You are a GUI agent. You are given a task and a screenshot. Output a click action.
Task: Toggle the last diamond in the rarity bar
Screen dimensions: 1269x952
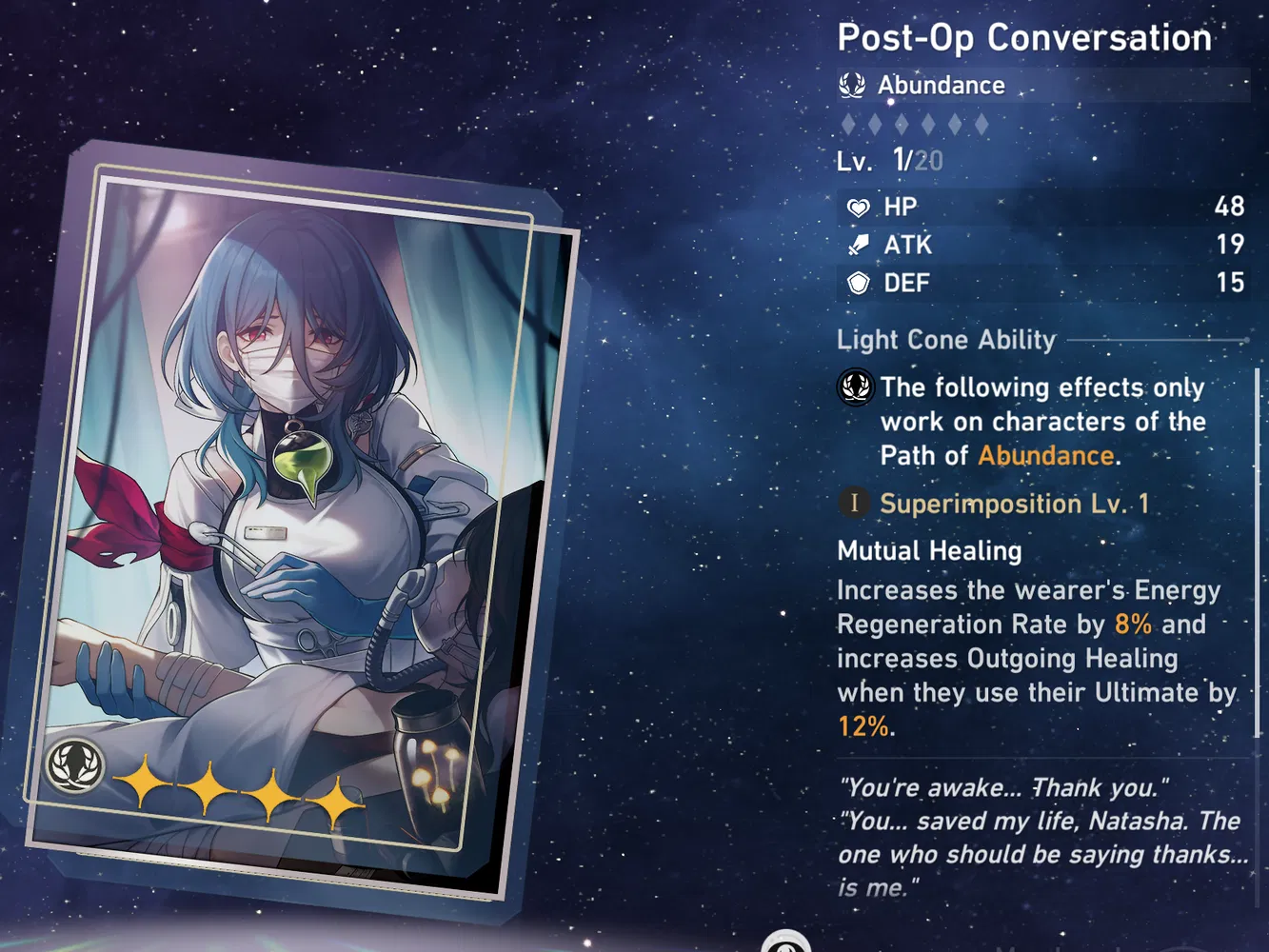[983, 123]
